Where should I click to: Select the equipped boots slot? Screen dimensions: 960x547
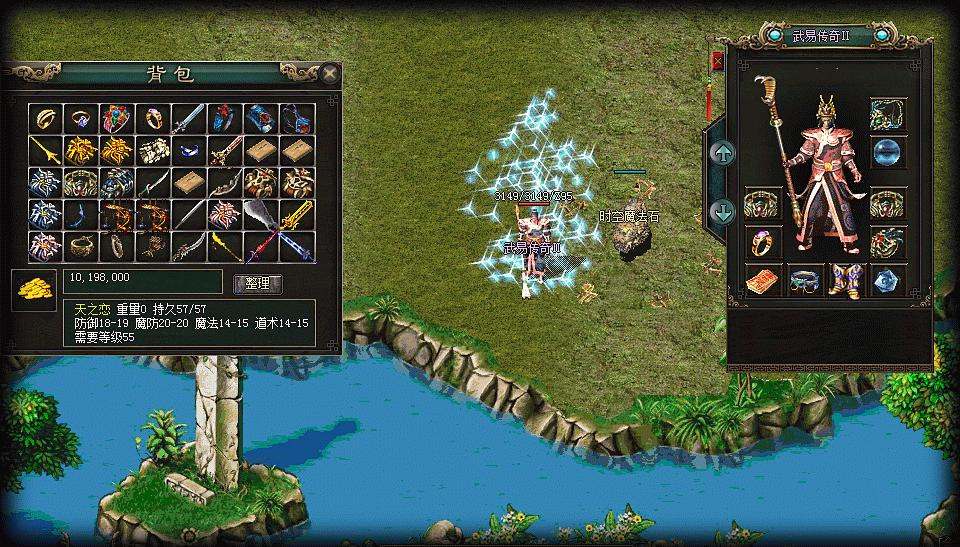846,281
